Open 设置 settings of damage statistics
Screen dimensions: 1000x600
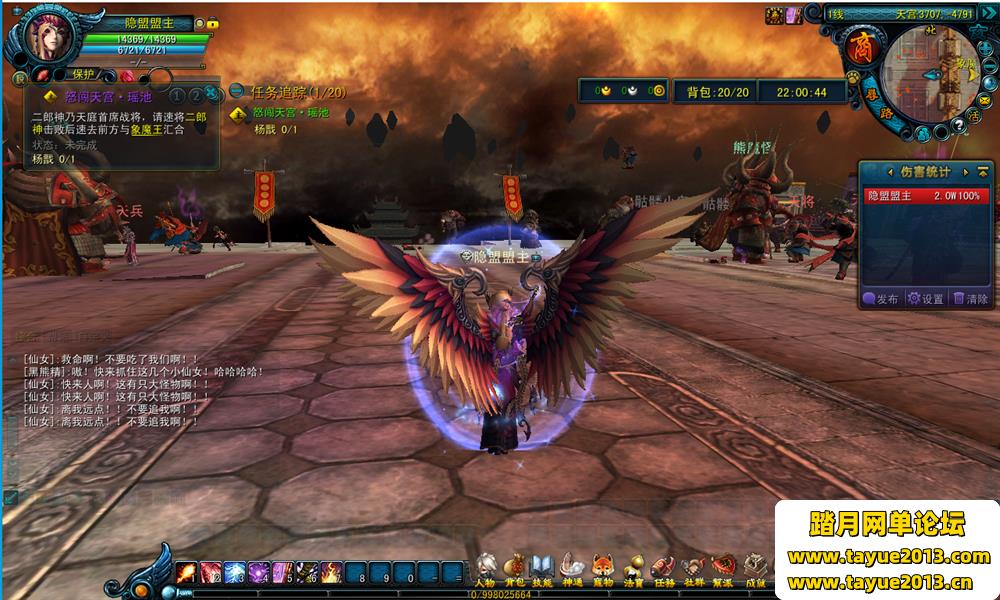click(x=925, y=298)
